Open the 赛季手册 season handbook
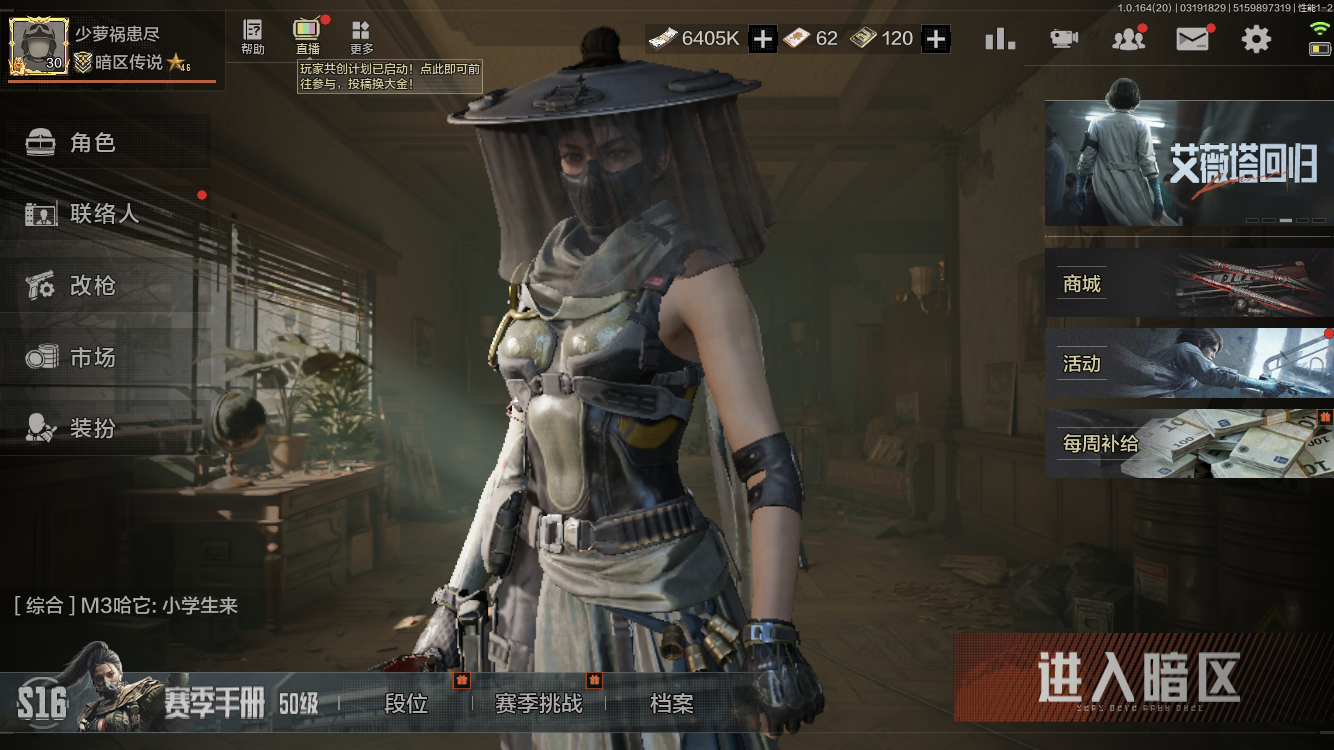This screenshot has height=750, width=1334. tap(214, 704)
